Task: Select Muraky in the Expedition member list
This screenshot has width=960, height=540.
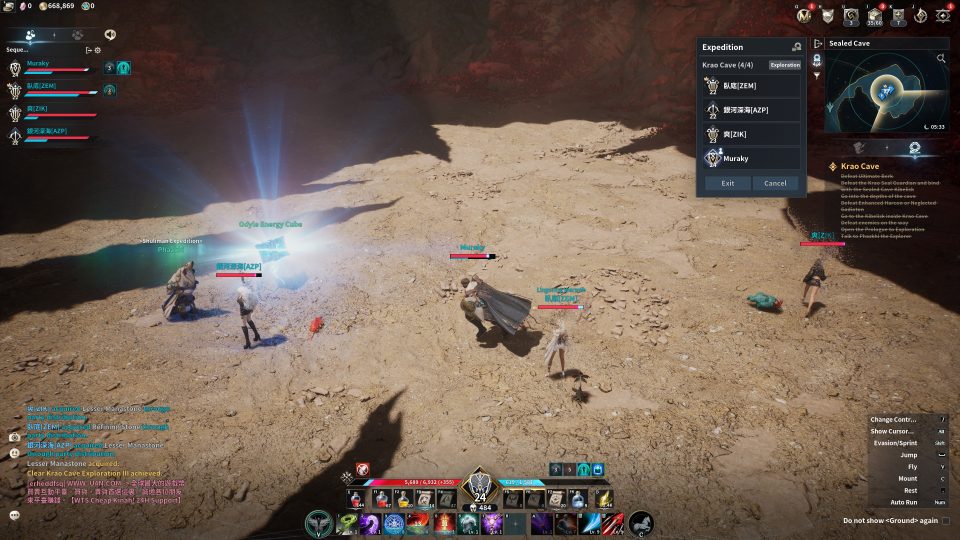Action: click(752, 158)
